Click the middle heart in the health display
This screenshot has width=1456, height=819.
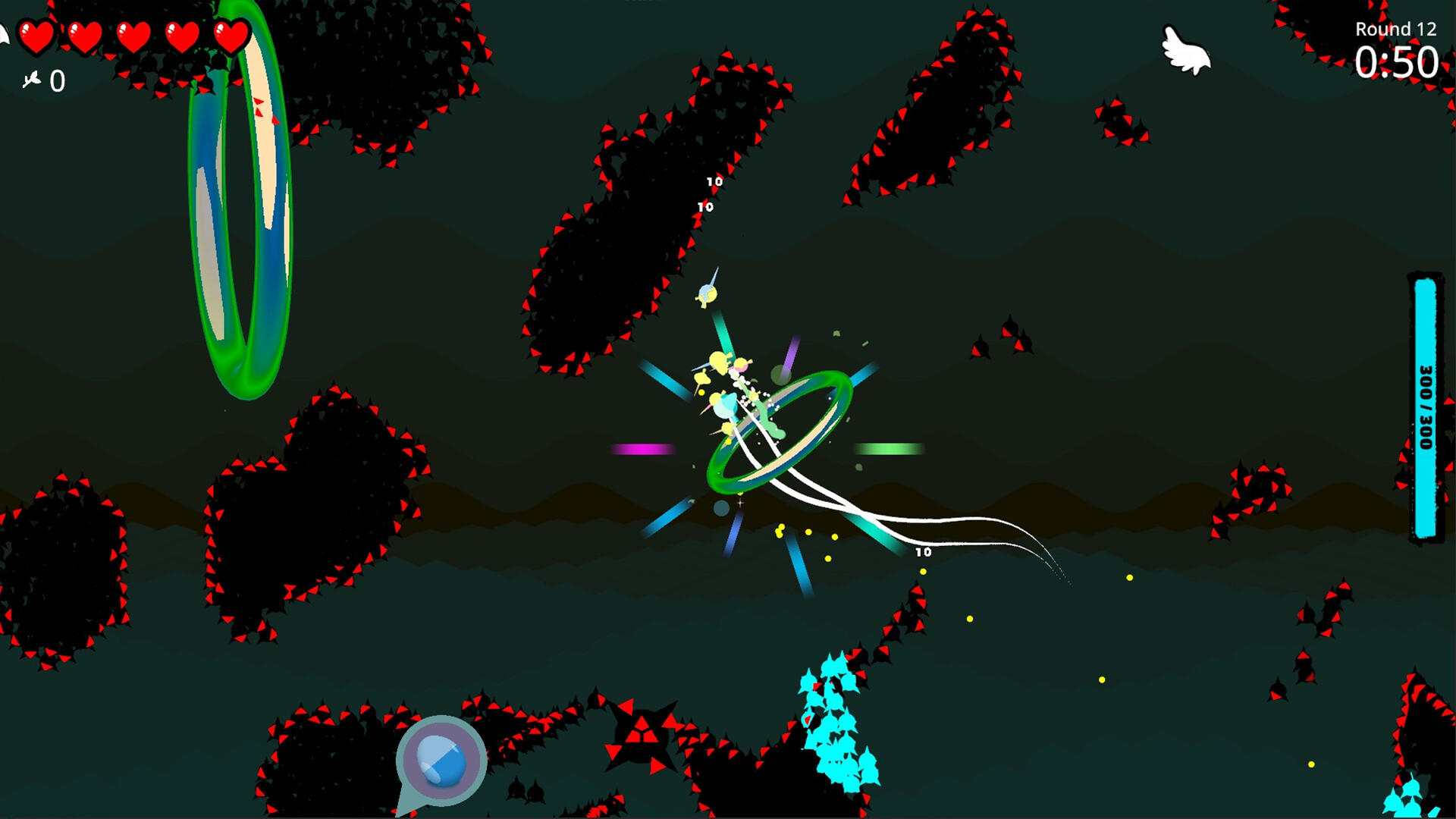(133, 36)
